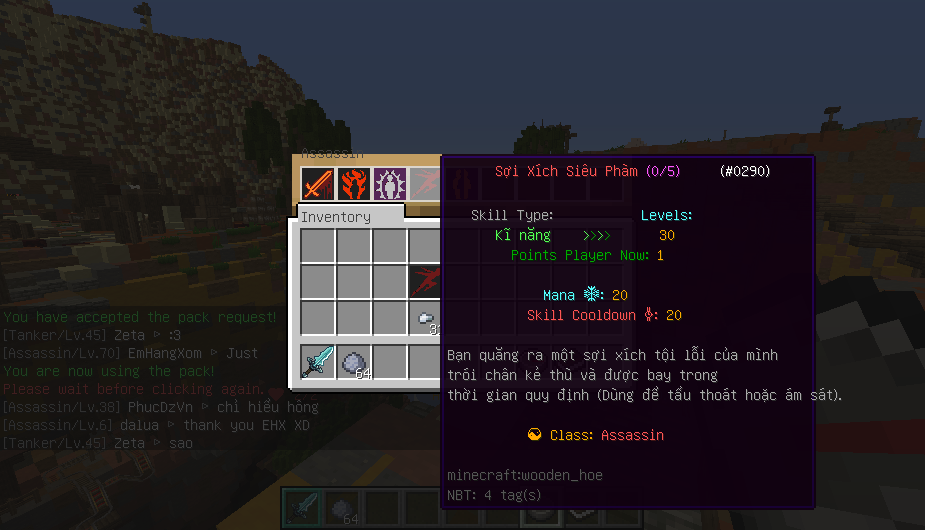Choose the fiery demon skill icon

[x=353, y=185]
